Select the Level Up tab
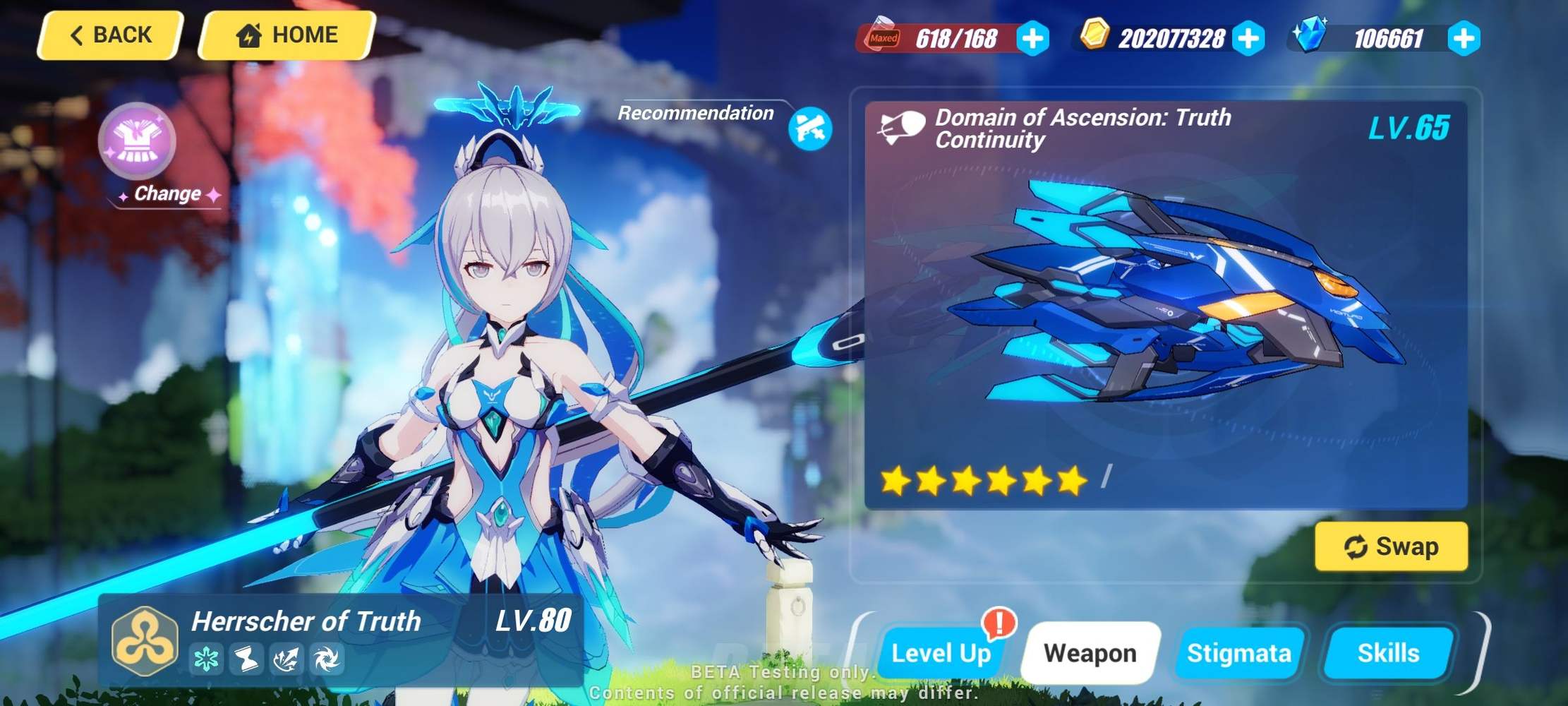Viewport: 1568px width, 706px height. pyautogui.click(x=942, y=654)
